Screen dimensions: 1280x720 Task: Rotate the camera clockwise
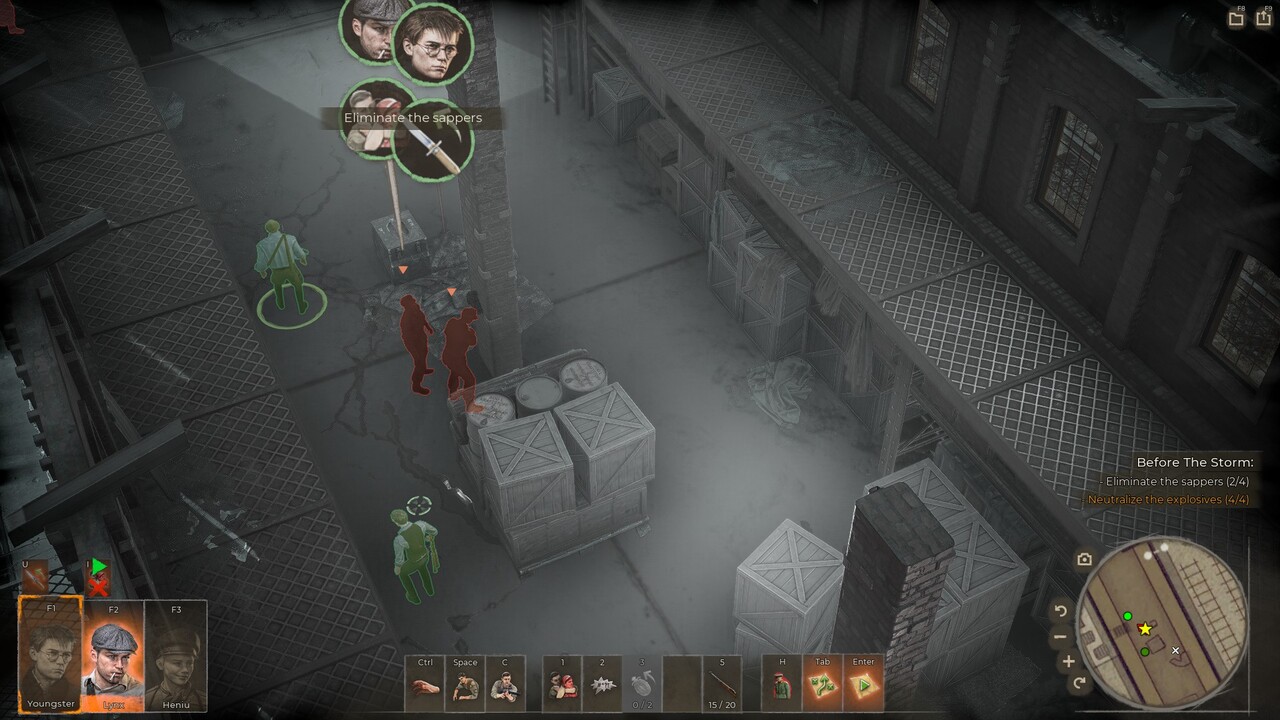tap(1079, 683)
